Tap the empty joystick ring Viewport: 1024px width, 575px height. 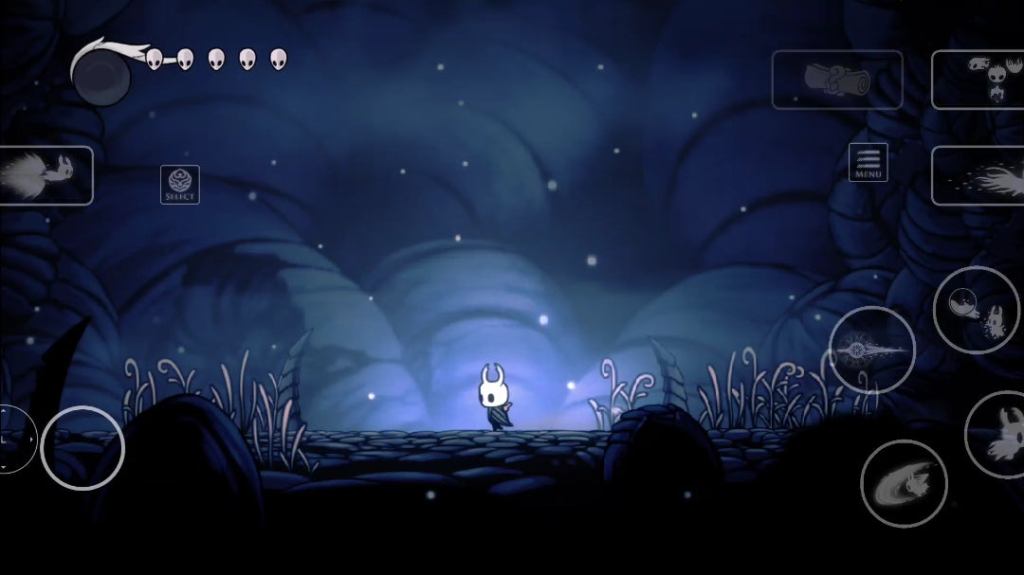click(x=82, y=448)
